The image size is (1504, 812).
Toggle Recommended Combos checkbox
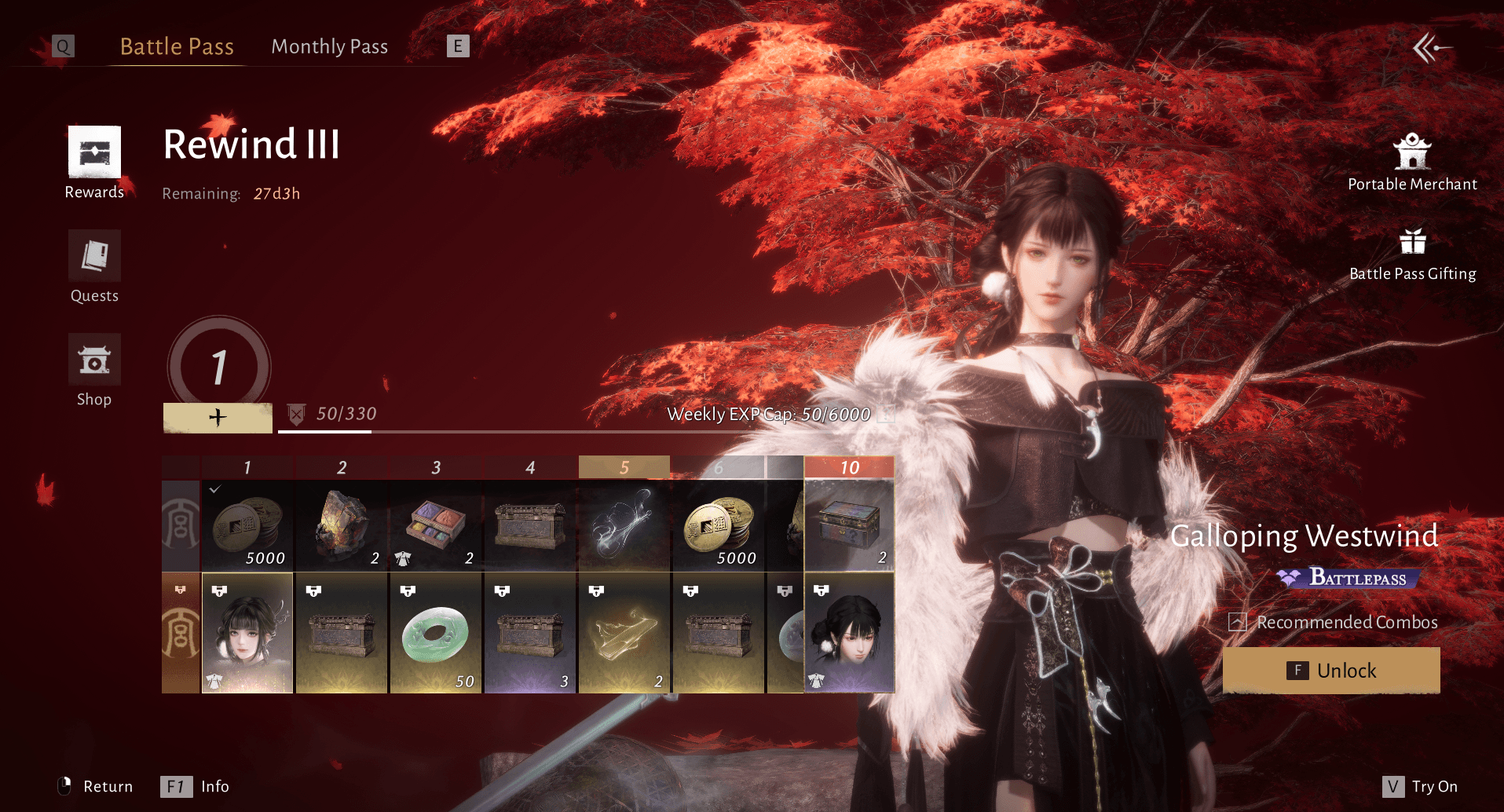pos(1238,623)
